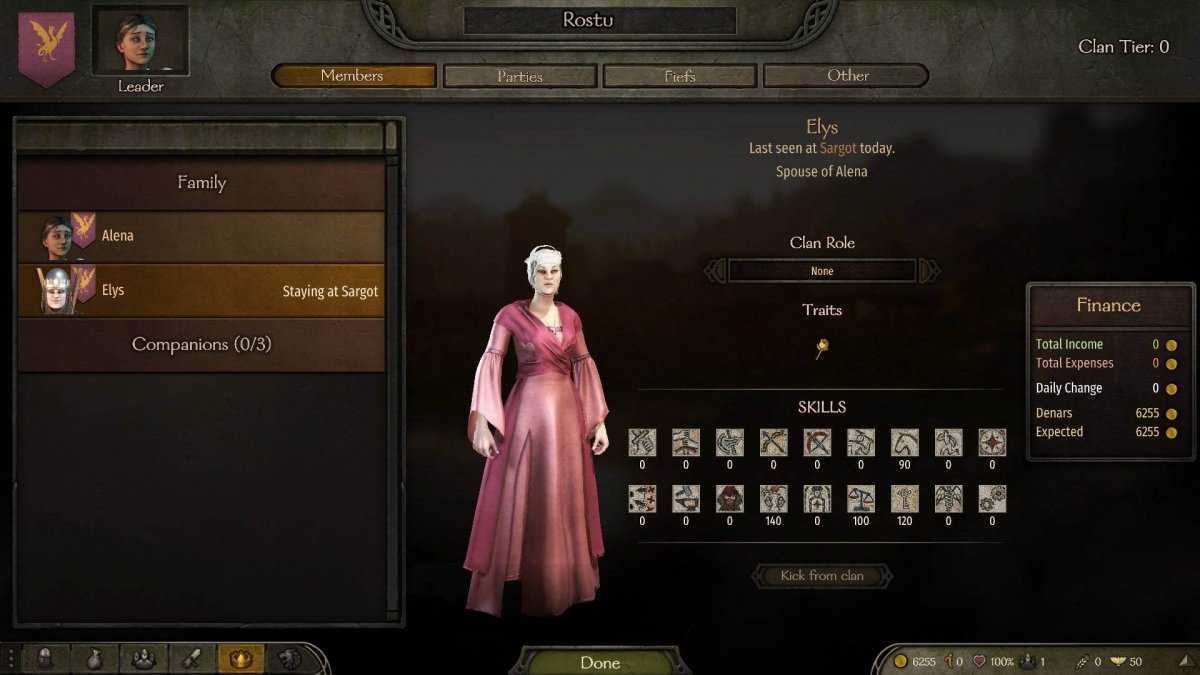Image resolution: width=1200 pixels, height=675 pixels.
Task: Click the clan banner in the corner
Action: [x=46, y=46]
